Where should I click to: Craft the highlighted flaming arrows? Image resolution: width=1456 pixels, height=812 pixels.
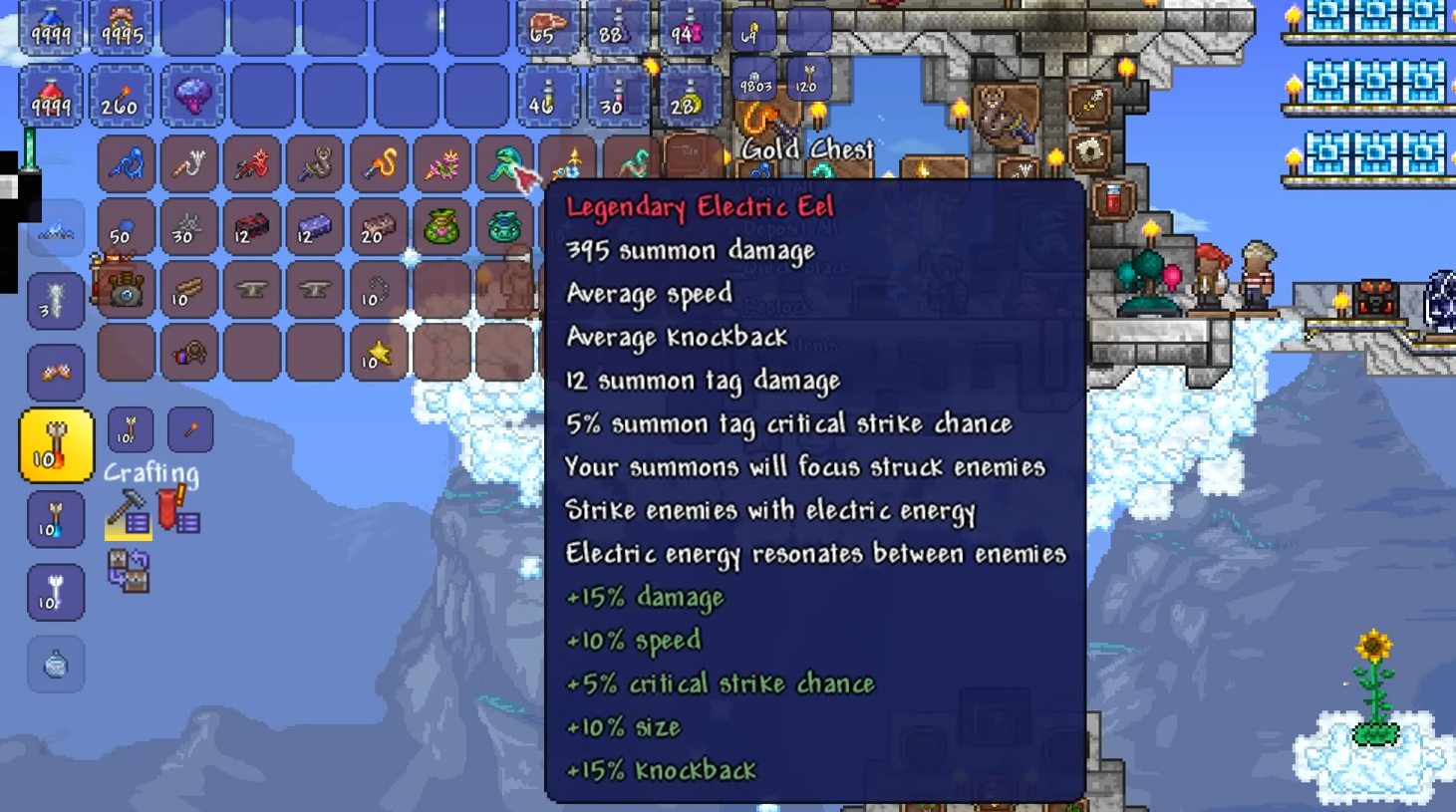[56, 445]
